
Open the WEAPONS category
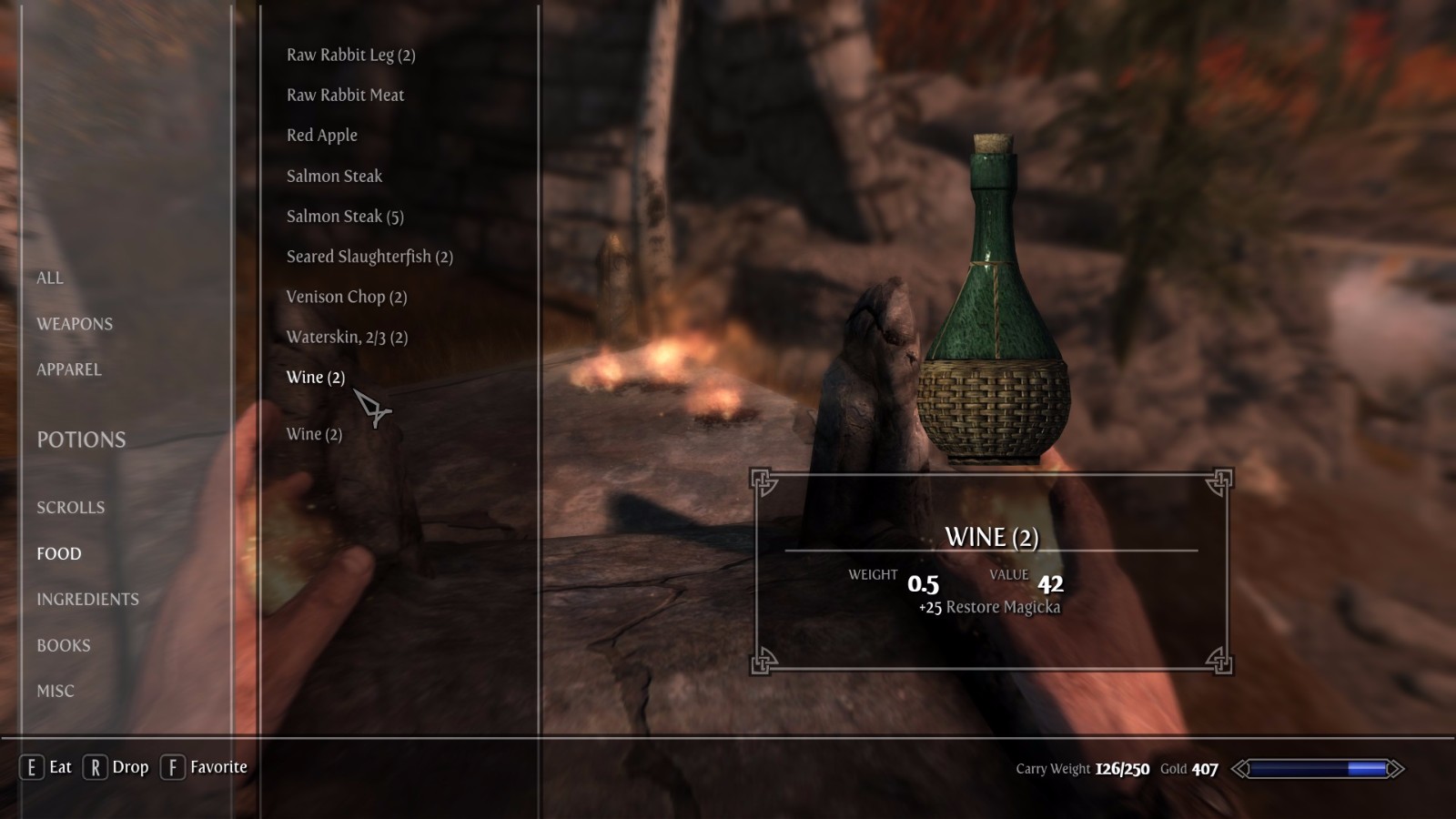[75, 324]
